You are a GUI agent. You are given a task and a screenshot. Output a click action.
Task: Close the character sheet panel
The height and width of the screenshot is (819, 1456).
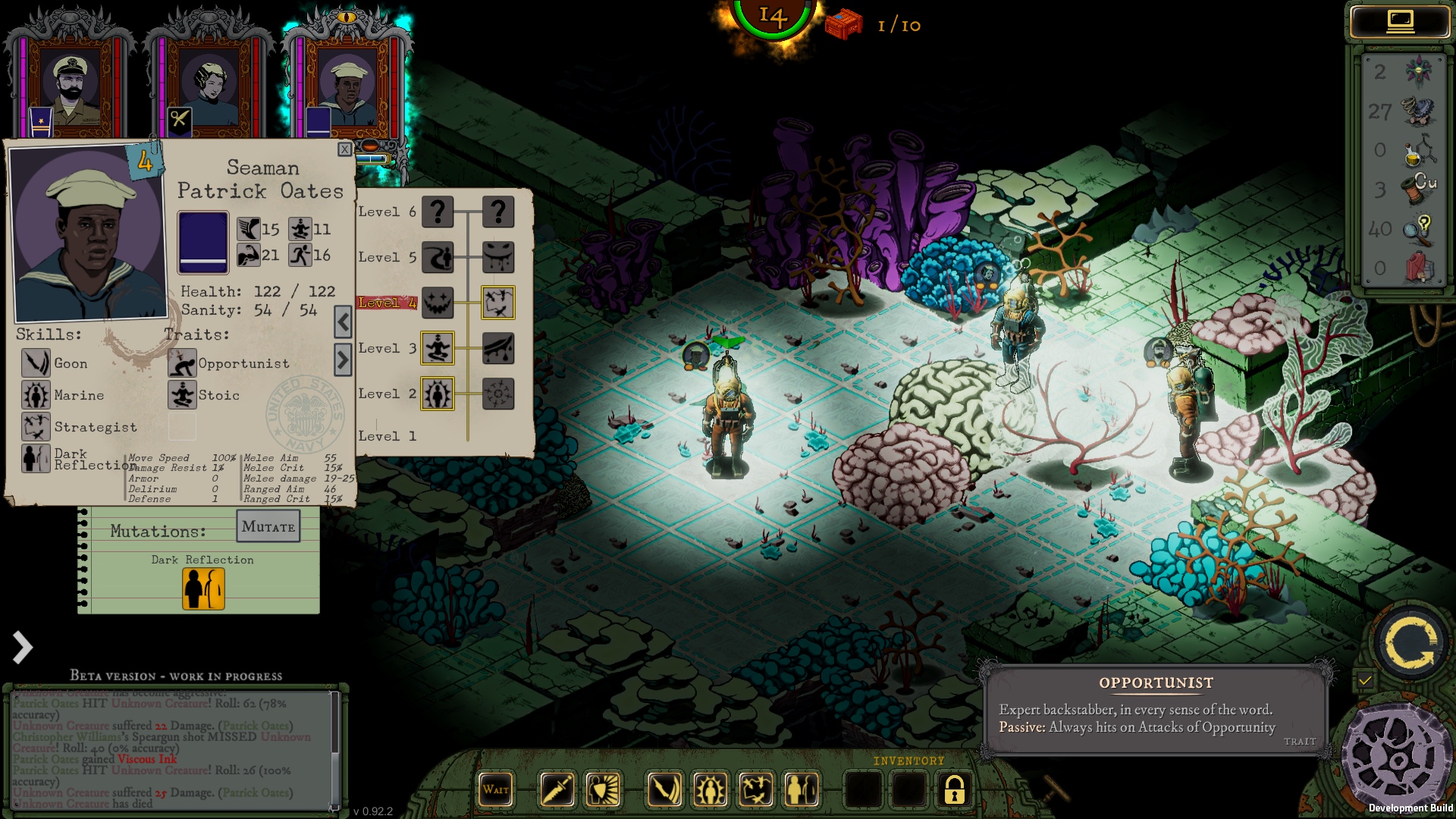tap(344, 149)
